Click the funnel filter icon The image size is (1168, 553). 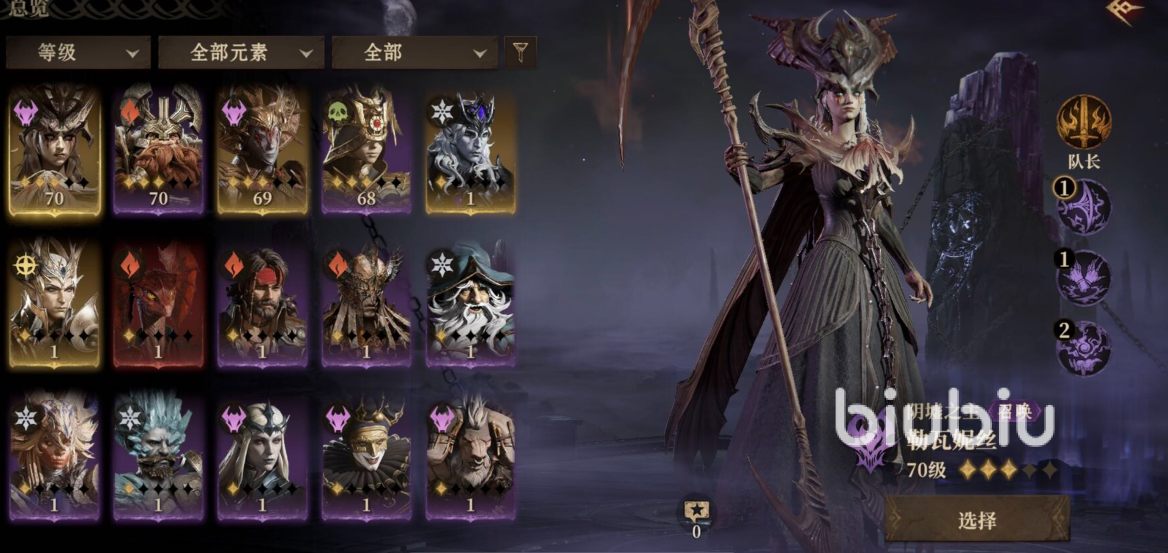(x=520, y=51)
